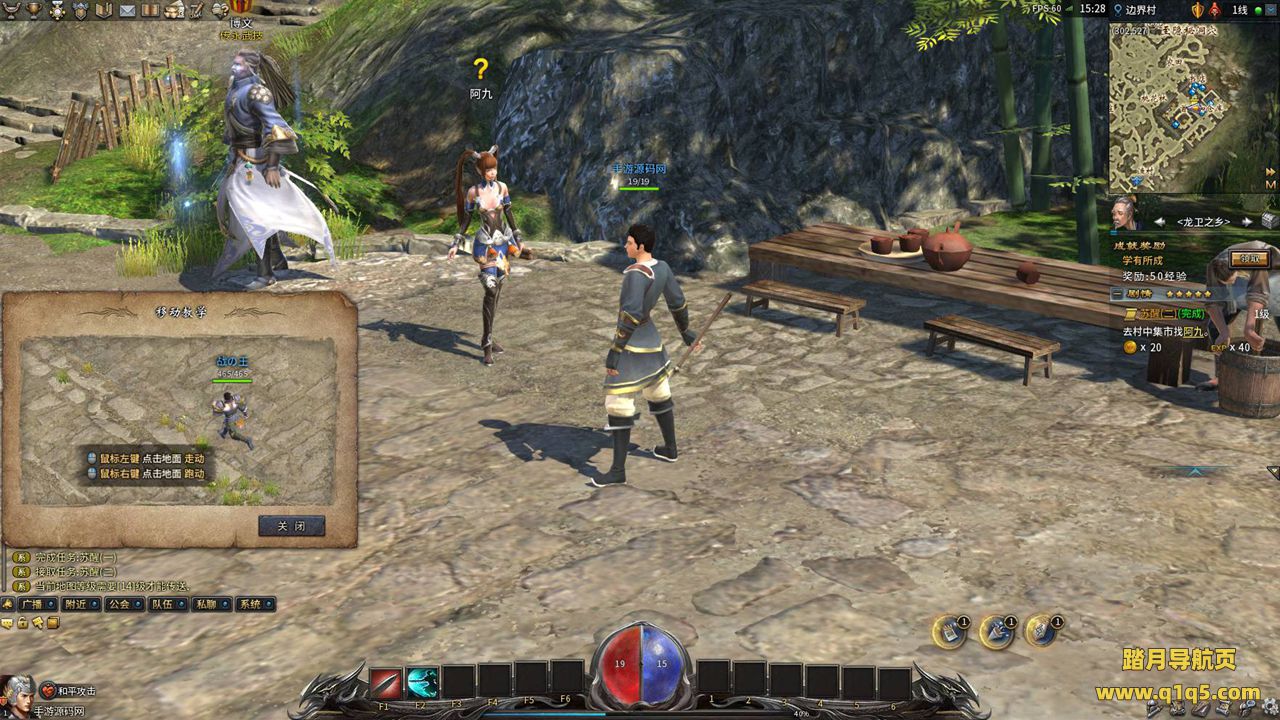Screen dimensions: 1280x720
Task: Show the 系统 system message tab
Action: tap(251, 604)
